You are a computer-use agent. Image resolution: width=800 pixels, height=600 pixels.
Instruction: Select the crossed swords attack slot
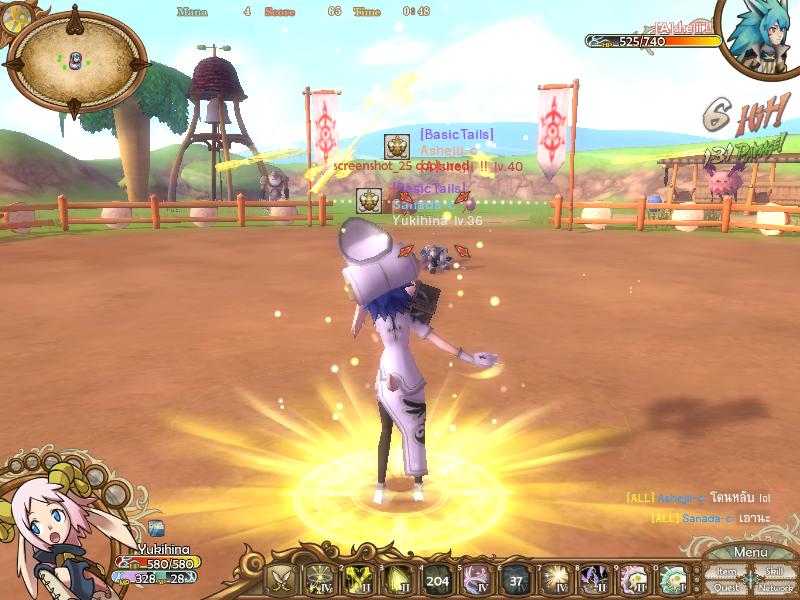(x=281, y=579)
